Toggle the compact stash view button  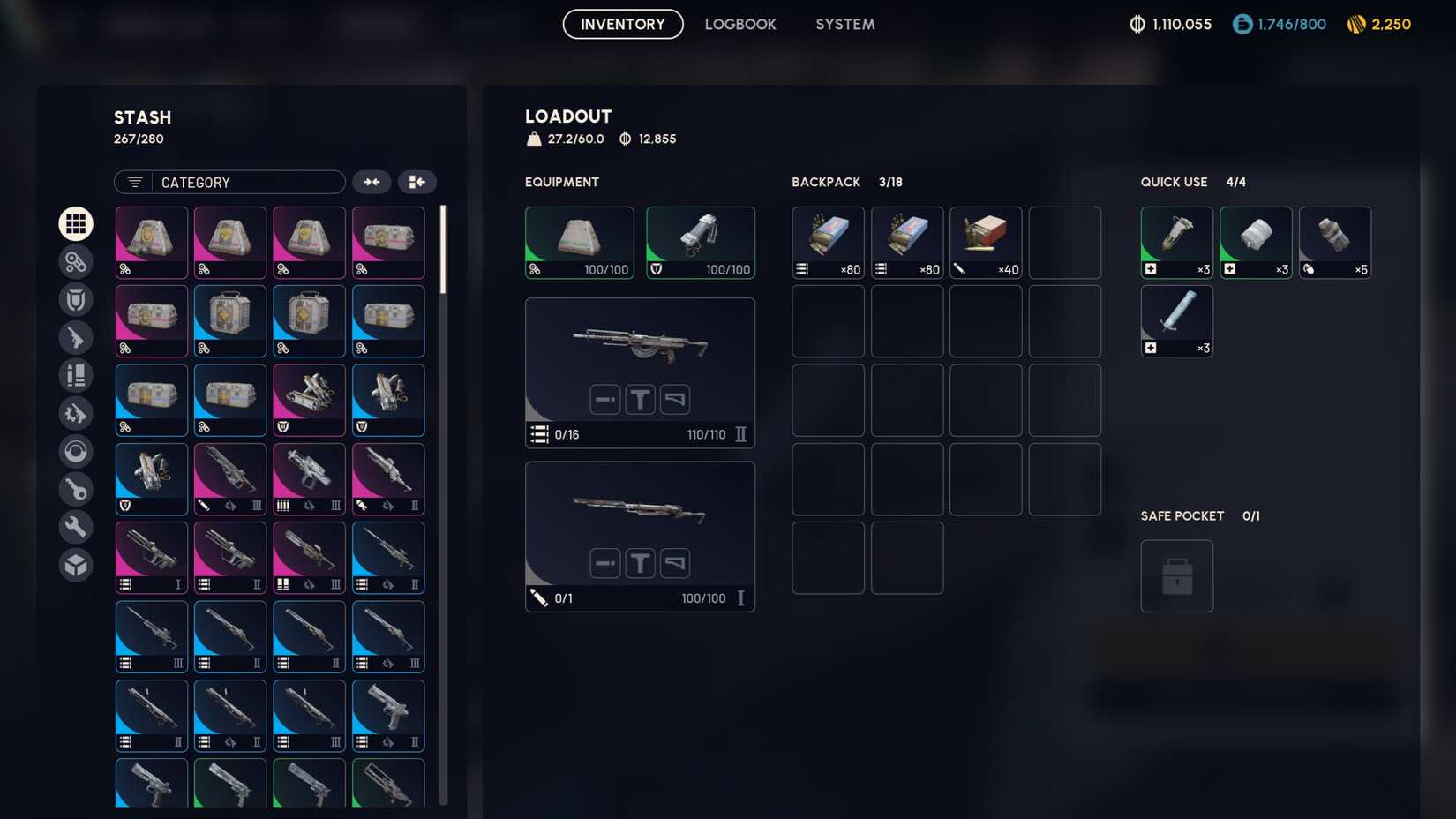click(417, 182)
